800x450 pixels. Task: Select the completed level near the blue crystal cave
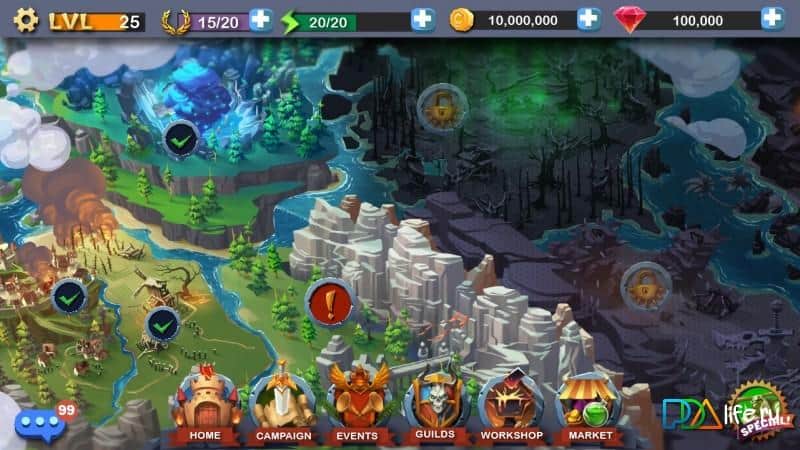[x=180, y=140]
